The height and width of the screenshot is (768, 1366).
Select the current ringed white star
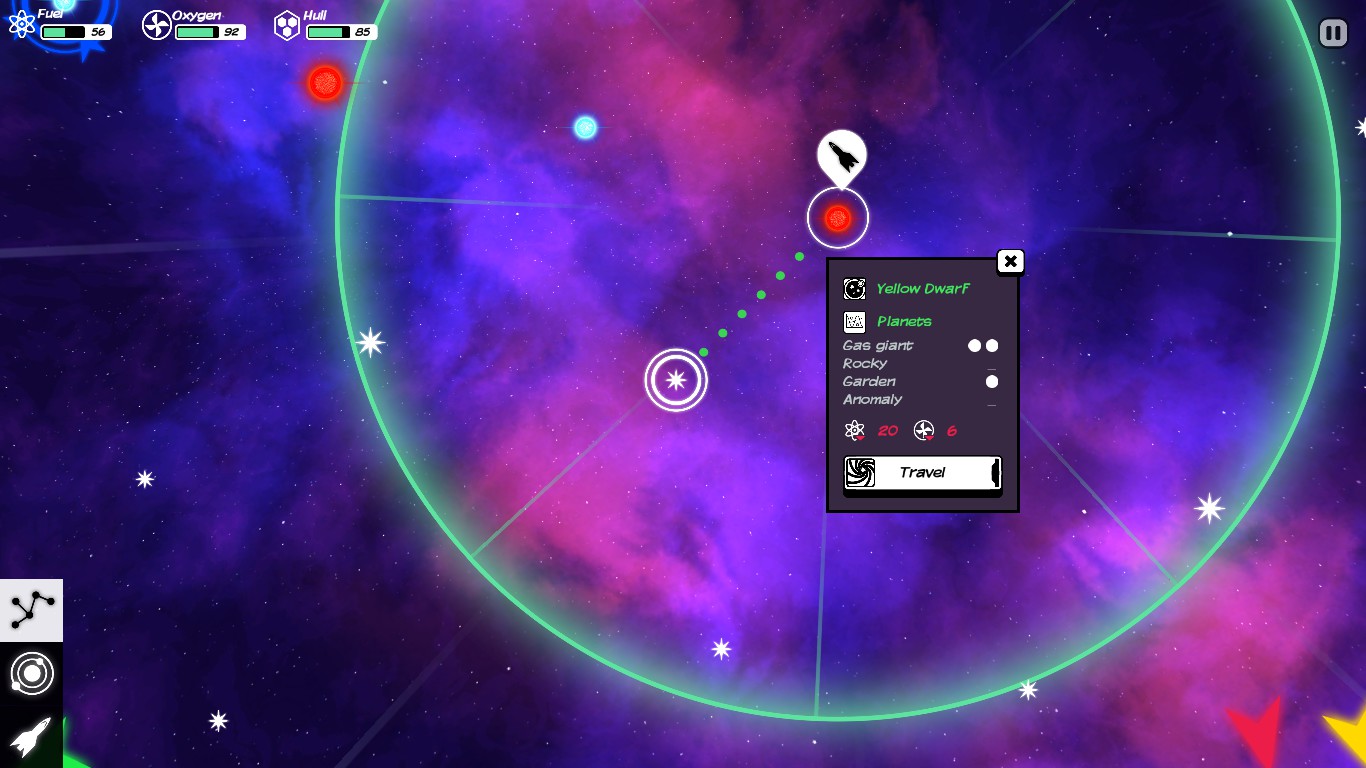pyautogui.click(x=676, y=380)
